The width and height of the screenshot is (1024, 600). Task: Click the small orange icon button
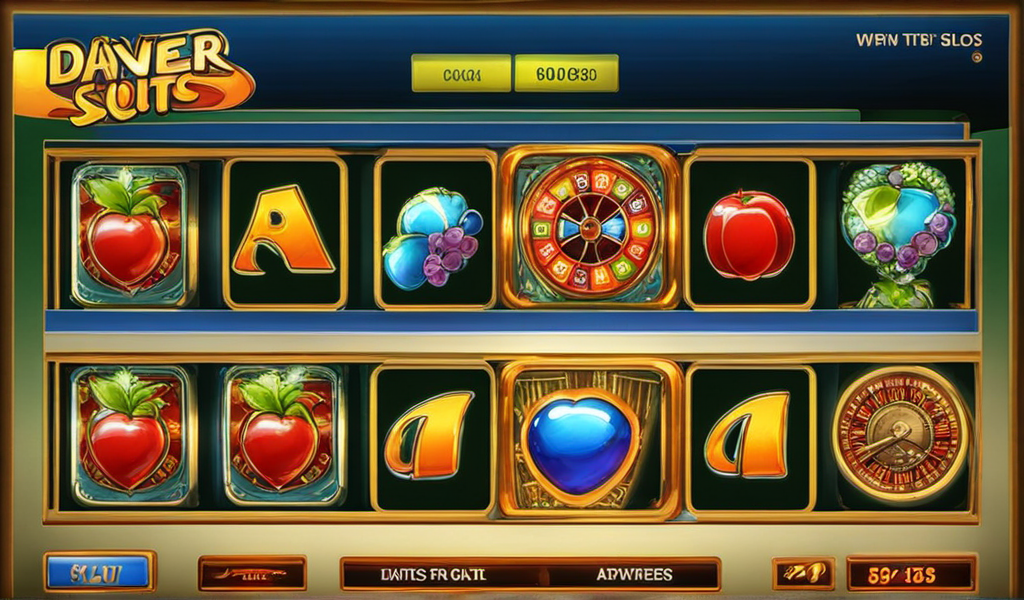[803, 573]
